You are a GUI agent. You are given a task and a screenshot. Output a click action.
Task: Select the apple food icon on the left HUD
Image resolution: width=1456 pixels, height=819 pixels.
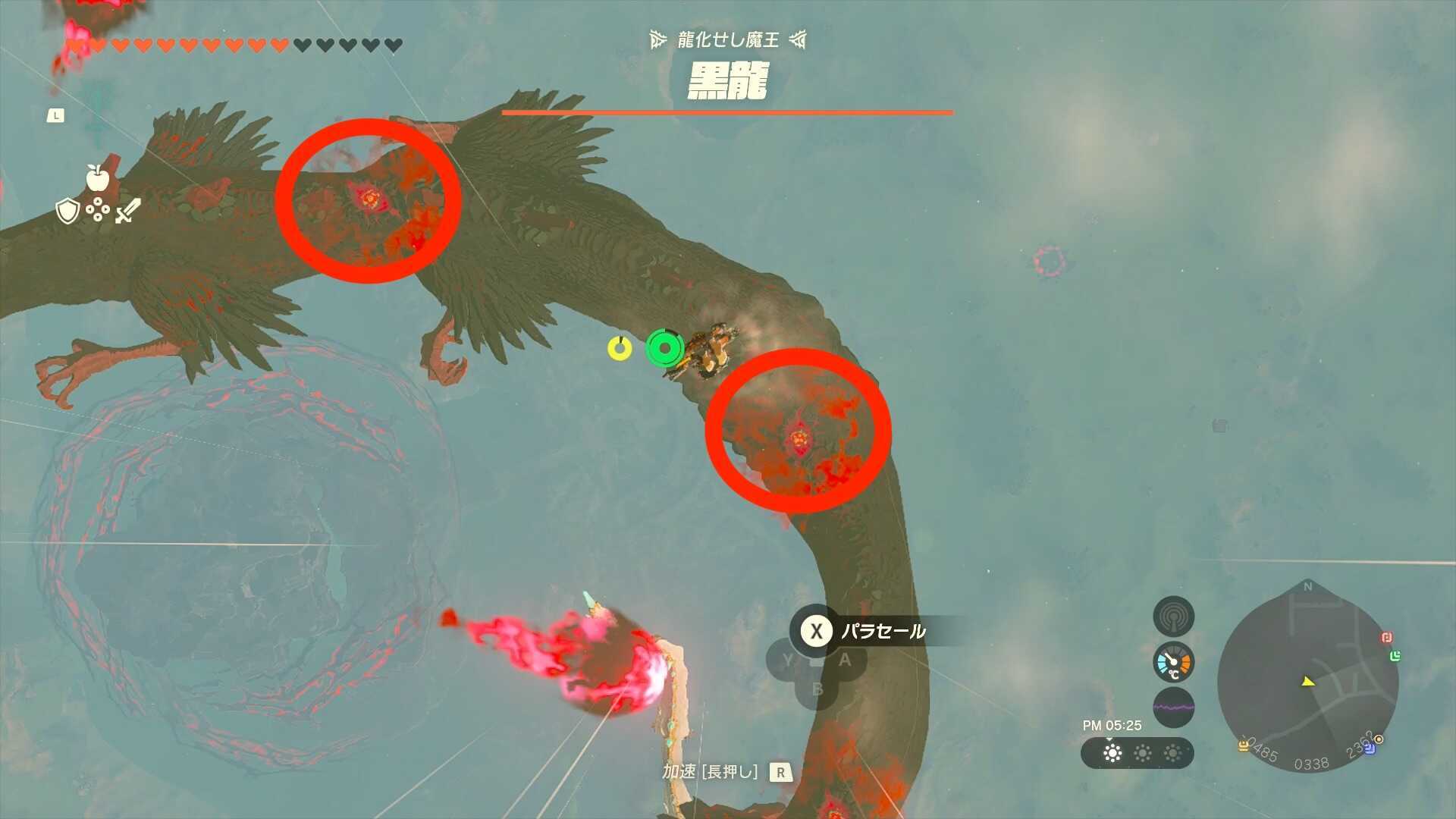click(x=97, y=179)
